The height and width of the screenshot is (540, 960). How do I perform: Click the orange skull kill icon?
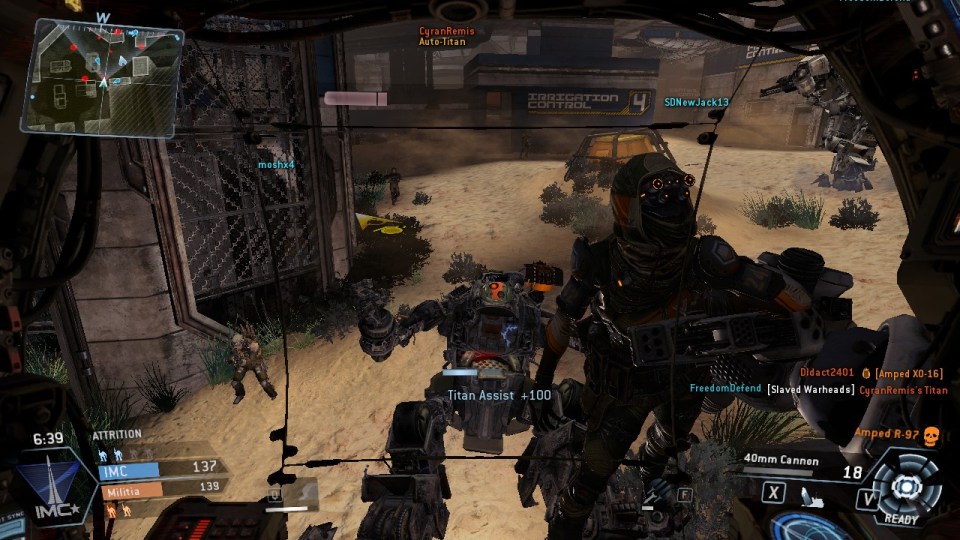(x=931, y=434)
